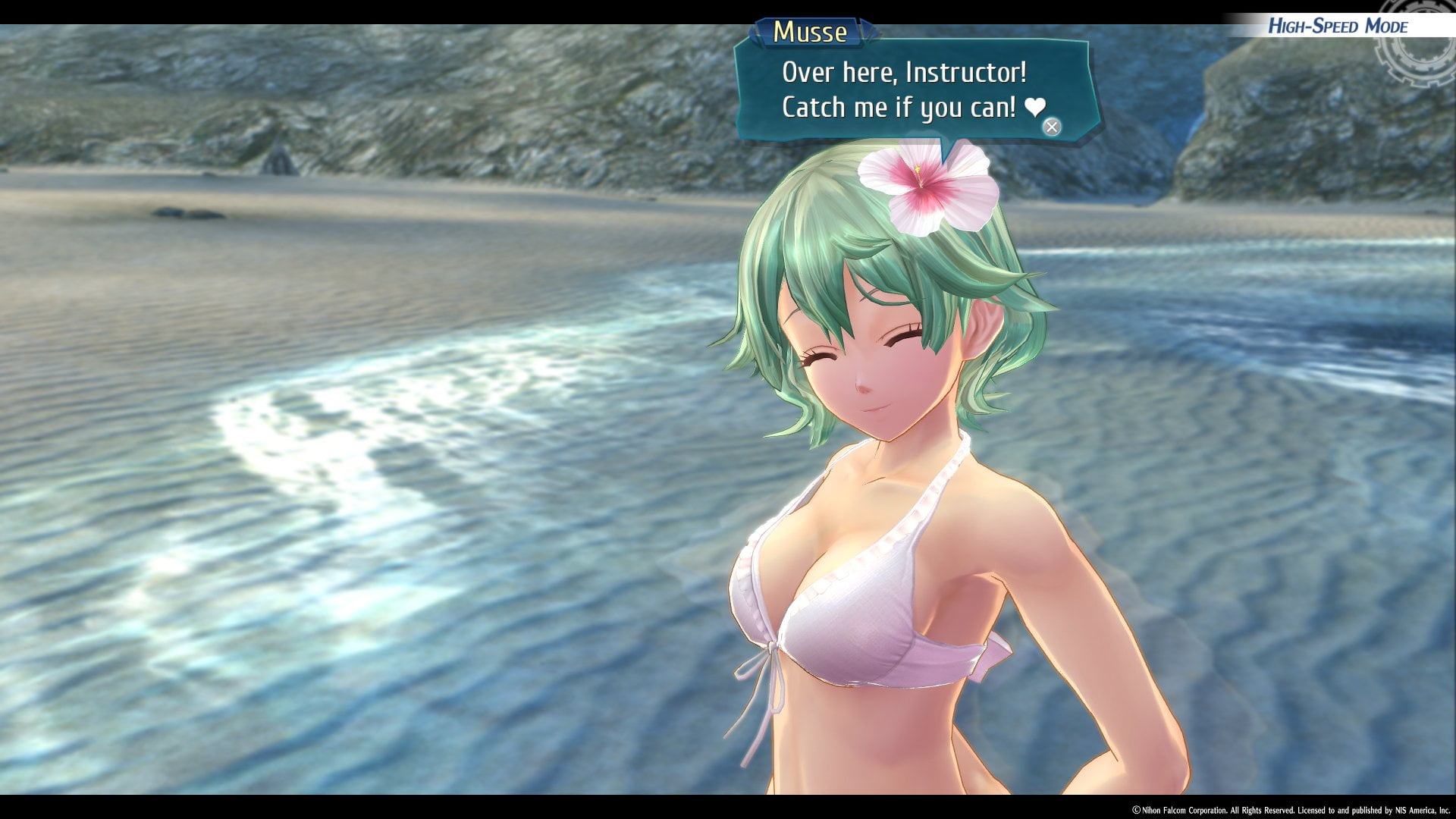Image resolution: width=1456 pixels, height=819 pixels.
Task: Click the heart symbol after Musse's line
Action: (1035, 108)
